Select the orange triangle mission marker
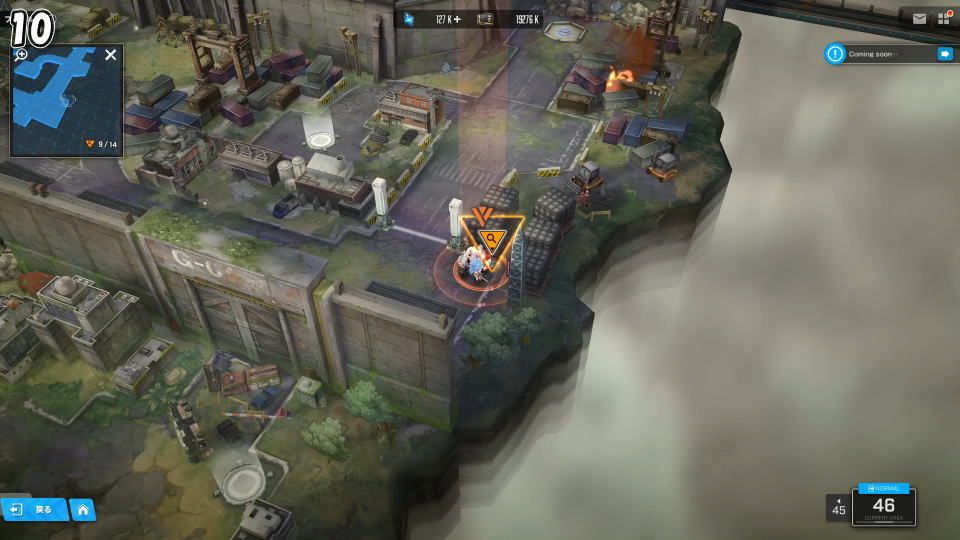The image size is (960, 540). tap(489, 238)
